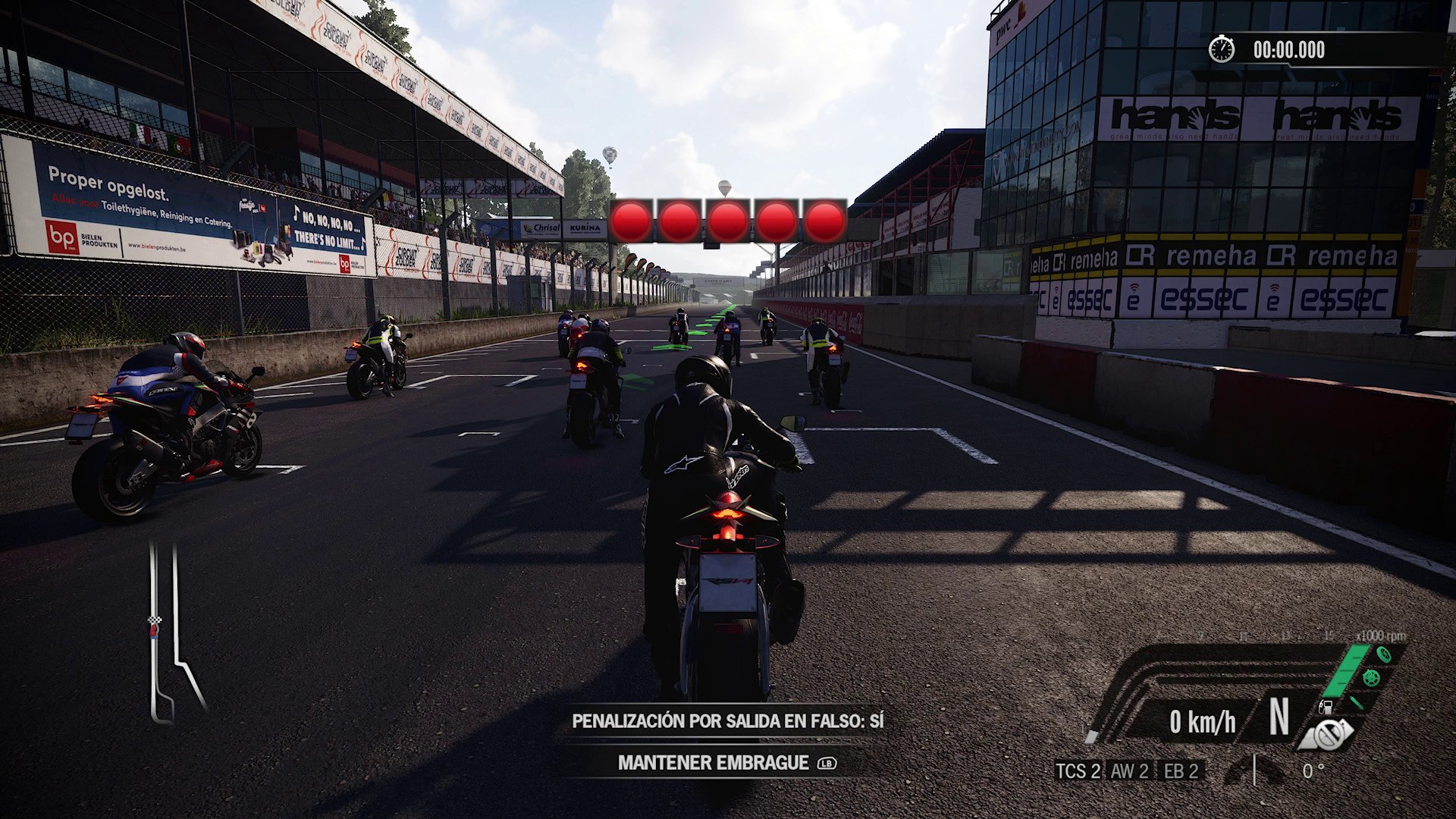Click the brake pad wear indicator icon
The width and height of the screenshot is (1456, 819).
[x=1356, y=704]
